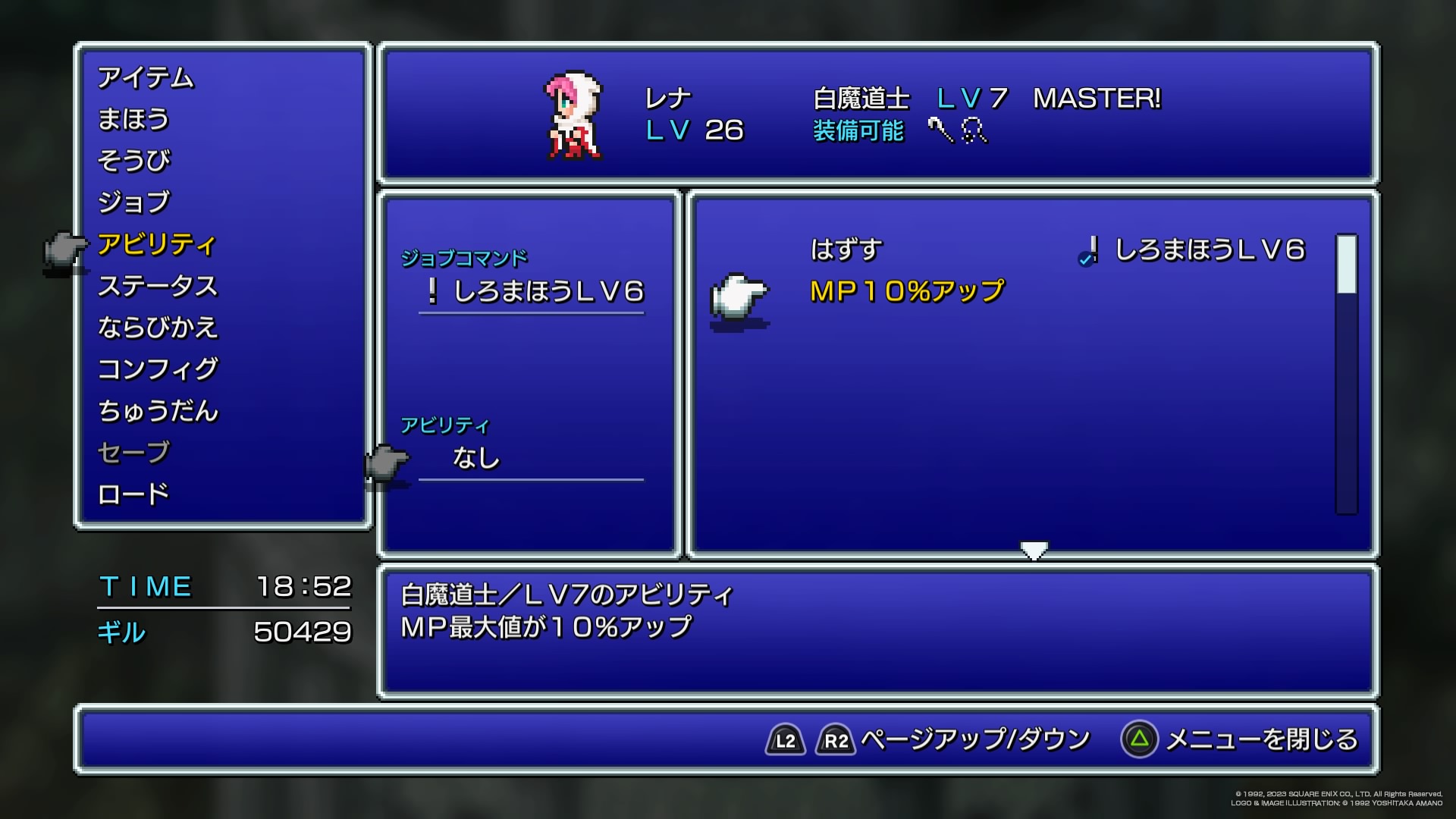The height and width of the screenshot is (819, 1456).
Task: Open the ロード menu entry
Action: pyautogui.click(x=133, y=494)
